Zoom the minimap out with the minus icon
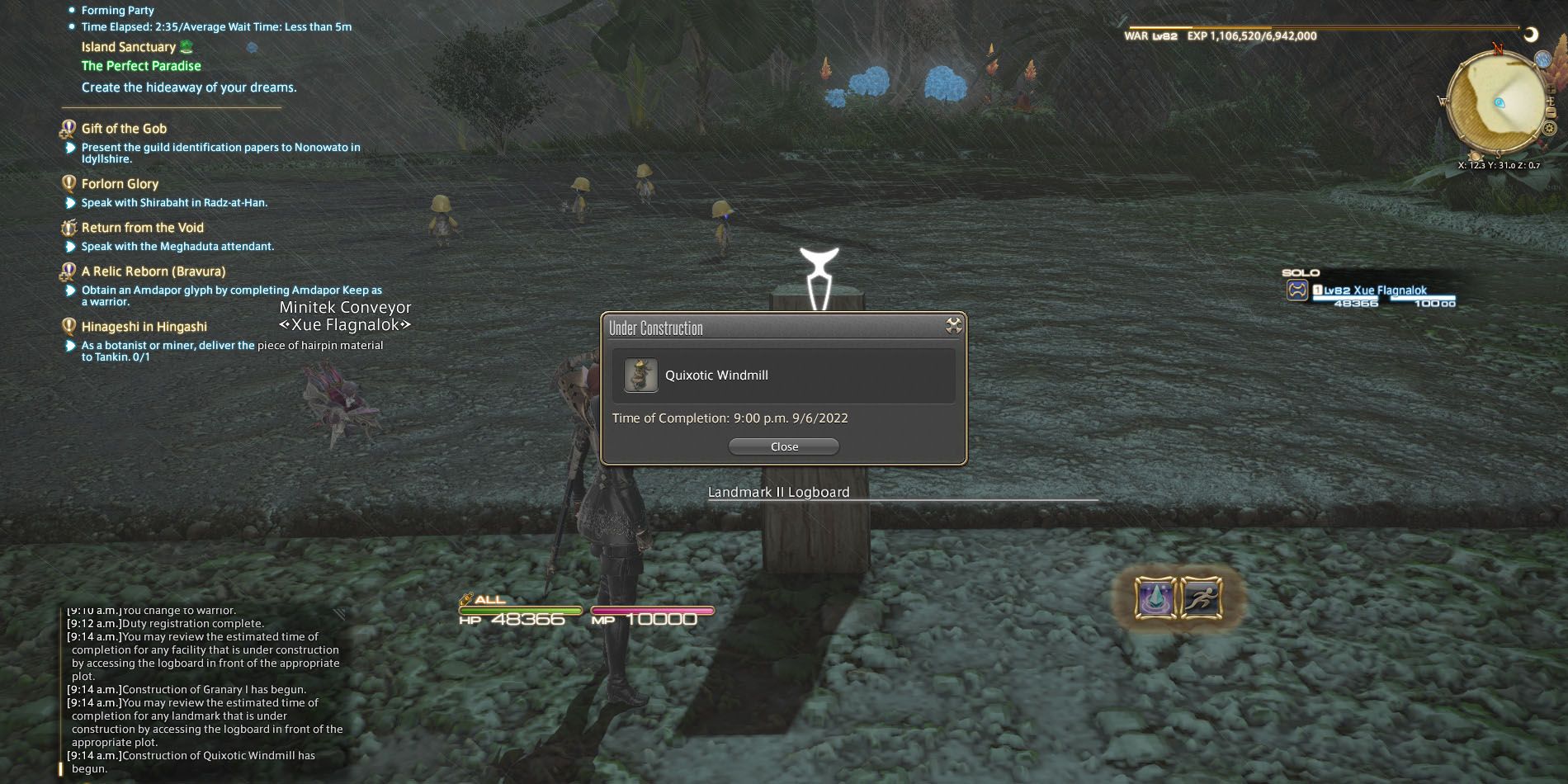This screenshot has height=784, width=1568. tap(1551, 112)
